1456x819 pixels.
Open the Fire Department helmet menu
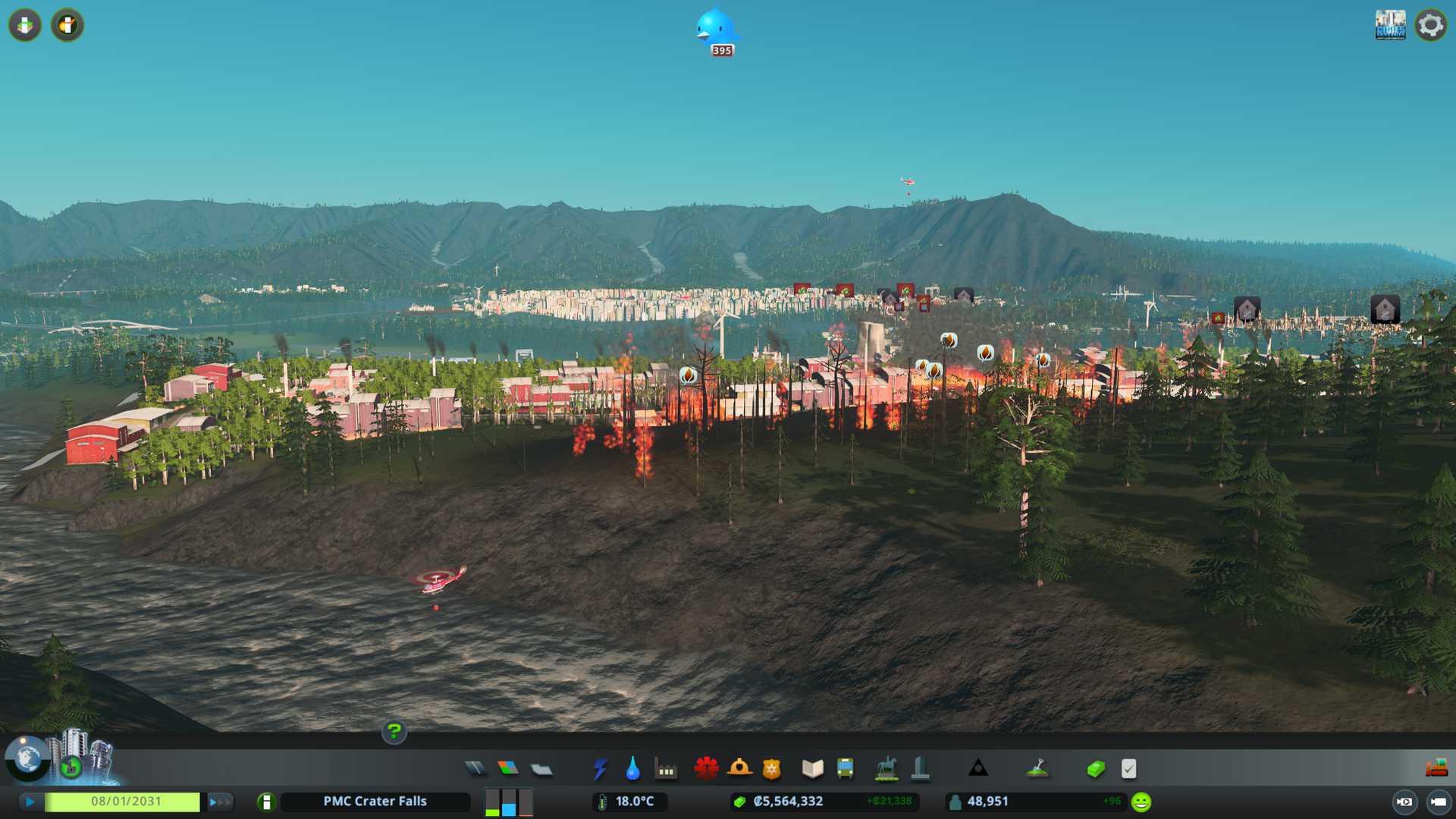click(739, 769)
